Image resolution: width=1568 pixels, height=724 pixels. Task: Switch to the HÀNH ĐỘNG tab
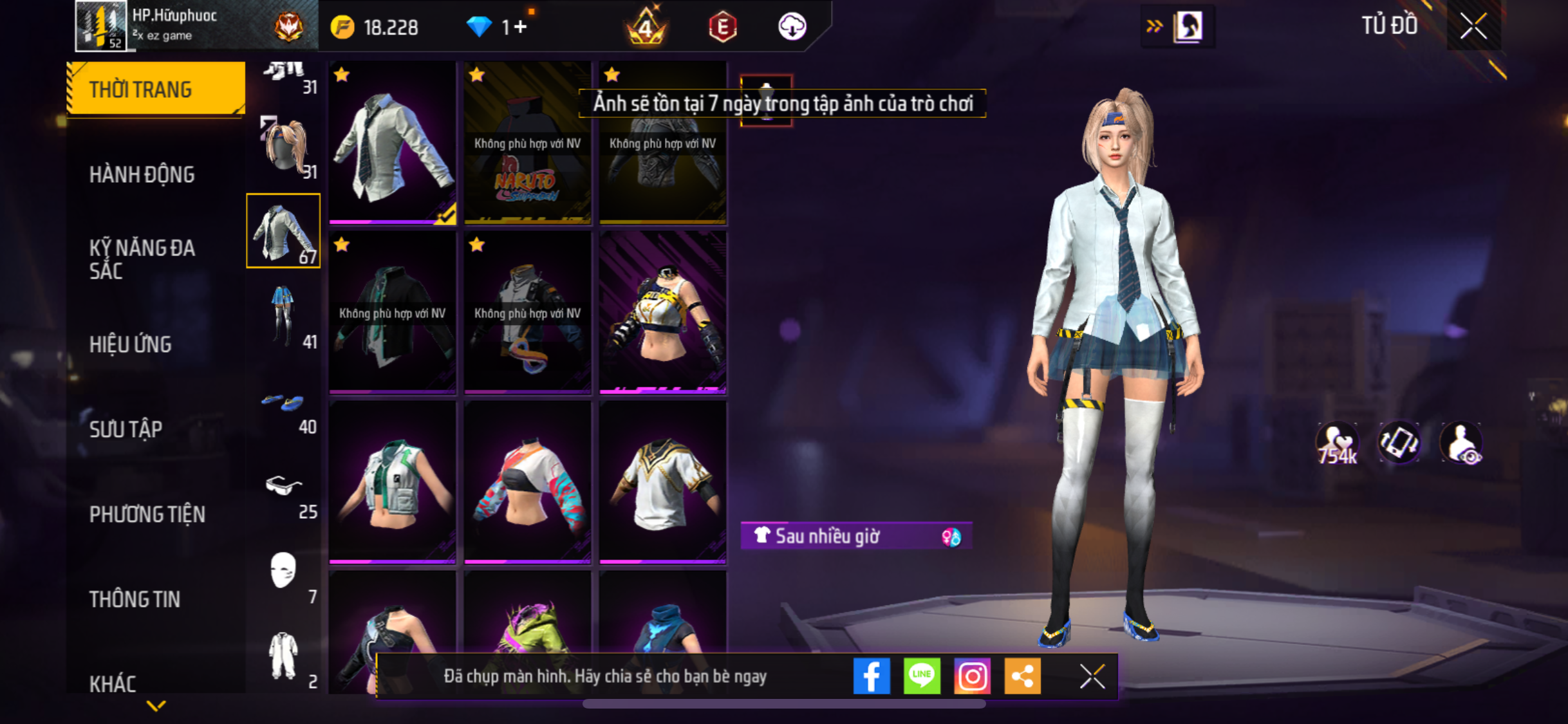[x=142, y=174]
